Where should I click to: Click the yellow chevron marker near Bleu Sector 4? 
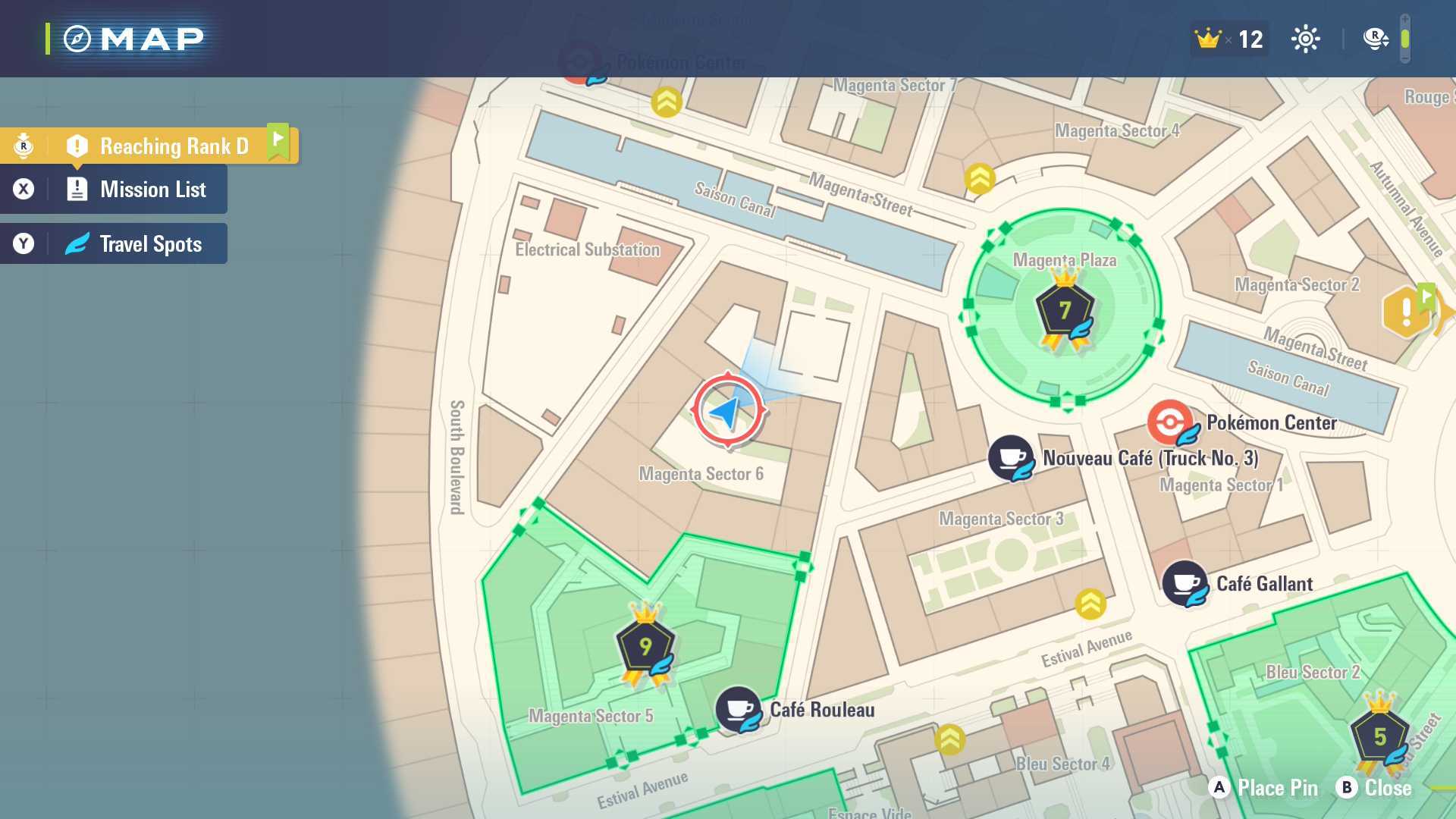click(950, 740)
